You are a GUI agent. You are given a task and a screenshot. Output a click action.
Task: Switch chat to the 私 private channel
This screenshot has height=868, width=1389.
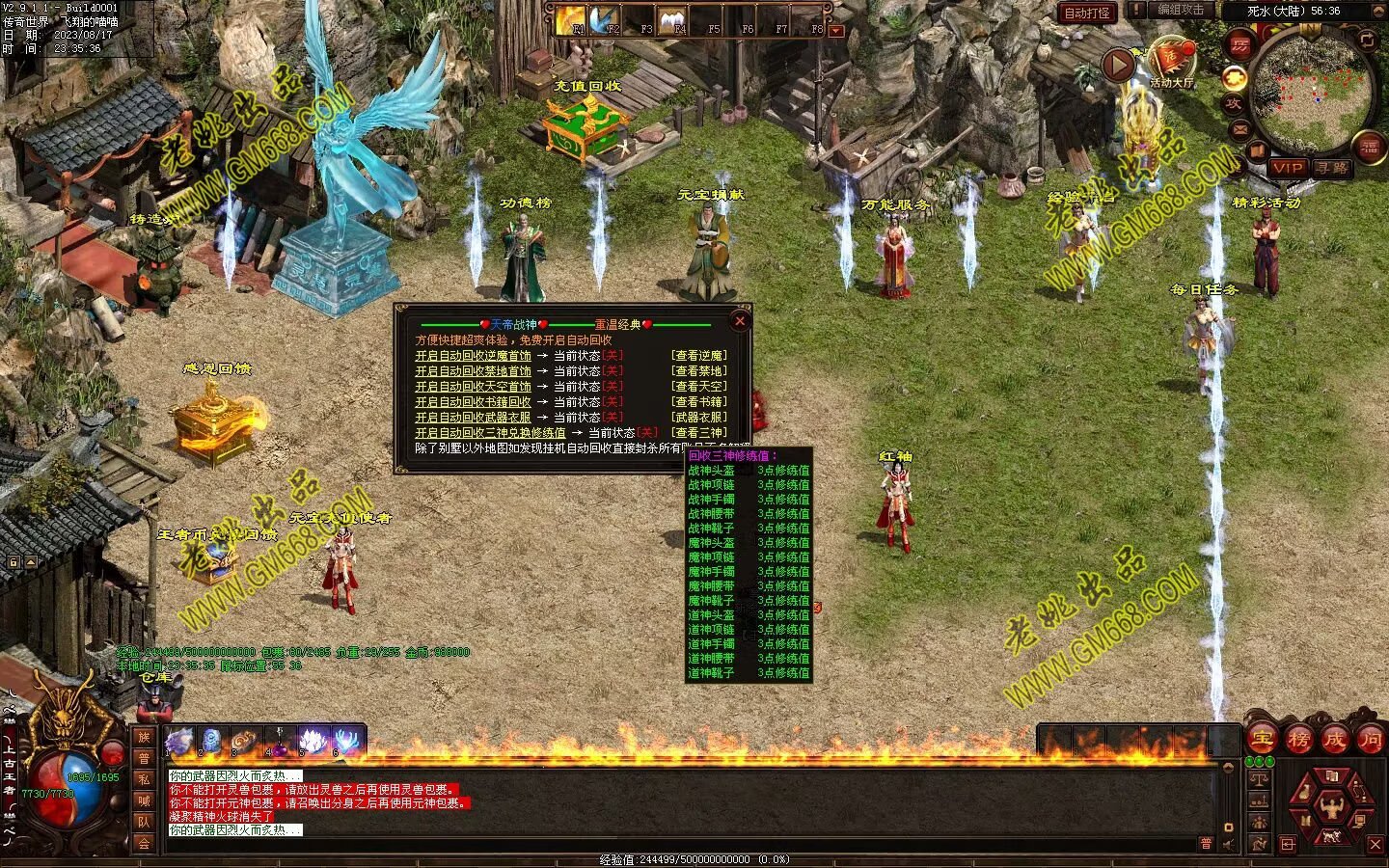pos(144,779)
